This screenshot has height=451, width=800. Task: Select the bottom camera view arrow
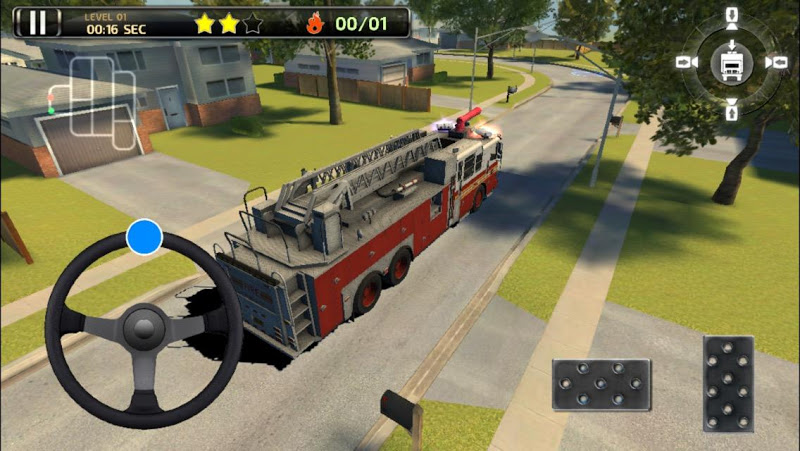(731, 107)
